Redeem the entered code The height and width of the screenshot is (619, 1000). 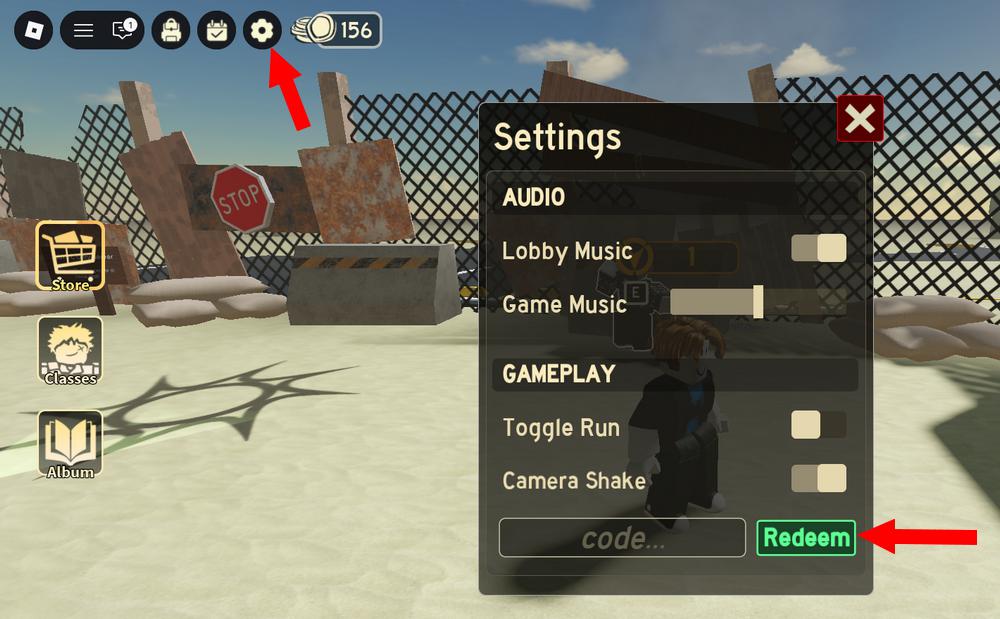click(x=806, y=538)
